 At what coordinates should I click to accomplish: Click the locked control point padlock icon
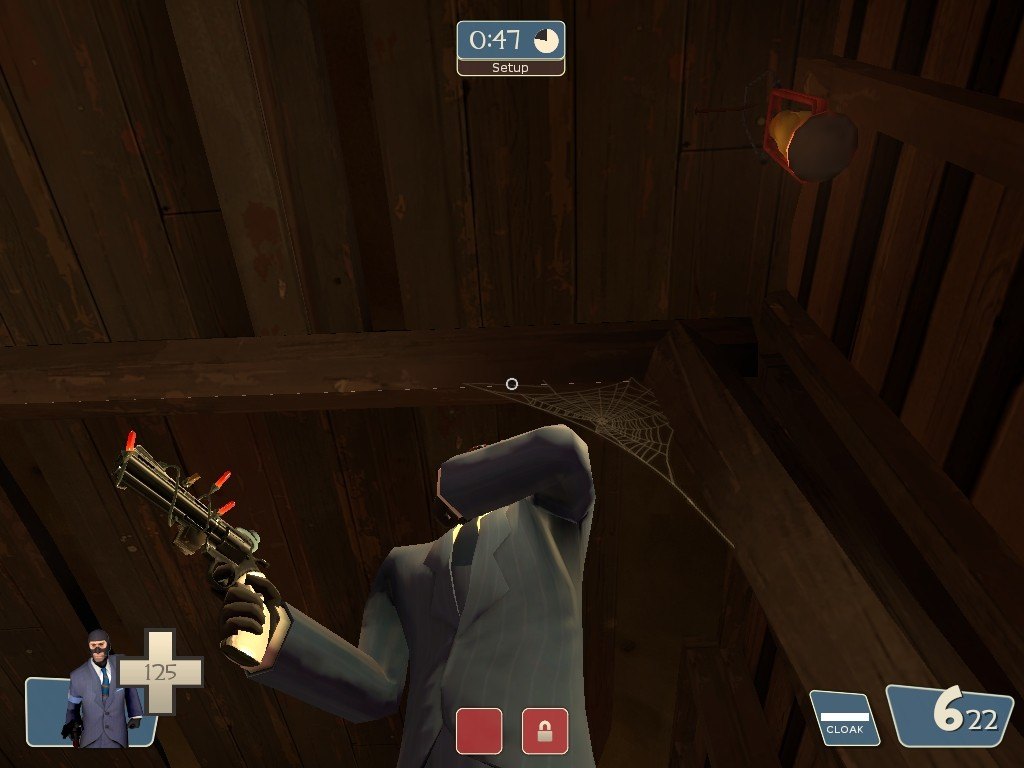click(x=545, y=731)
